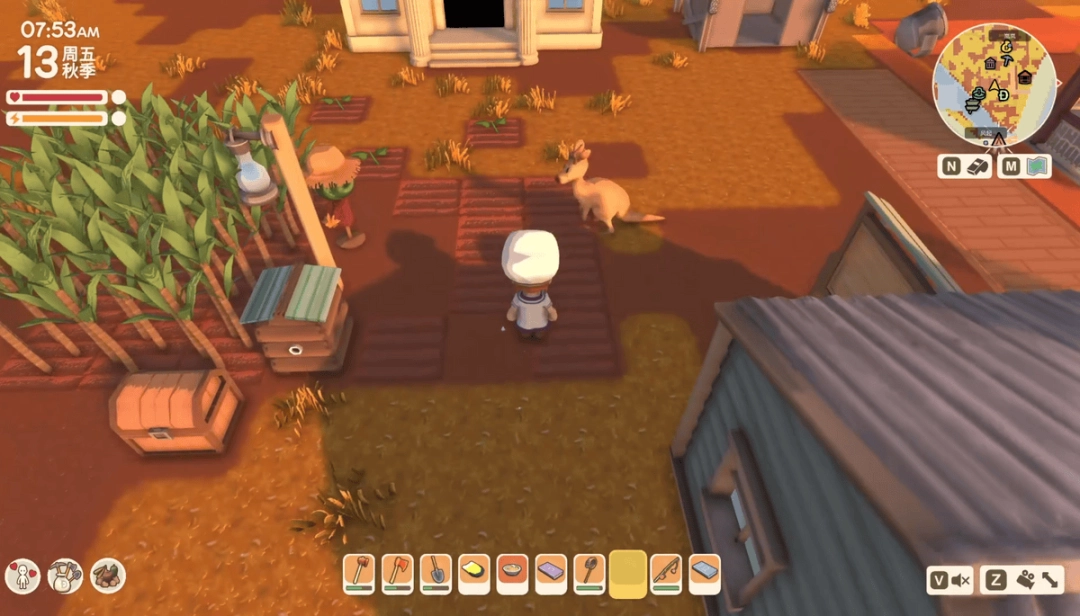Toggle the camera expand view button
1080x616 pixels.
(1021, 580)
